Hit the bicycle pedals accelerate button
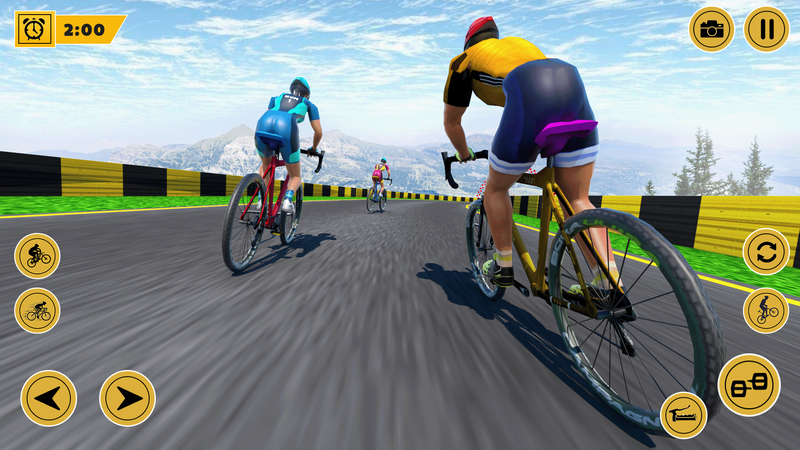800x450 pixels. coord(749,385)
